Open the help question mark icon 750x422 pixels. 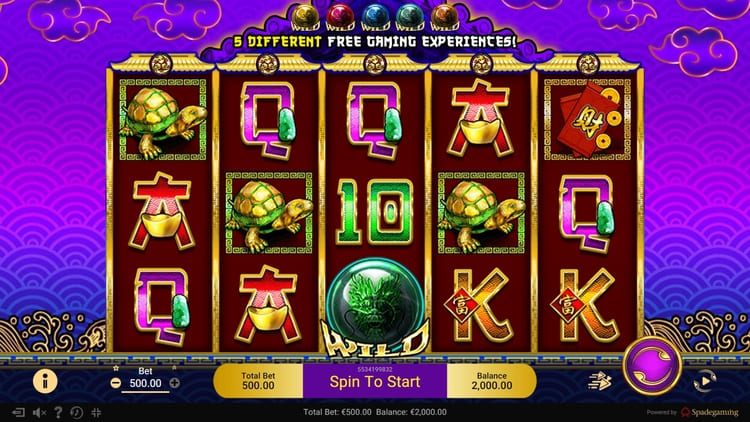(x=59, y=412)
